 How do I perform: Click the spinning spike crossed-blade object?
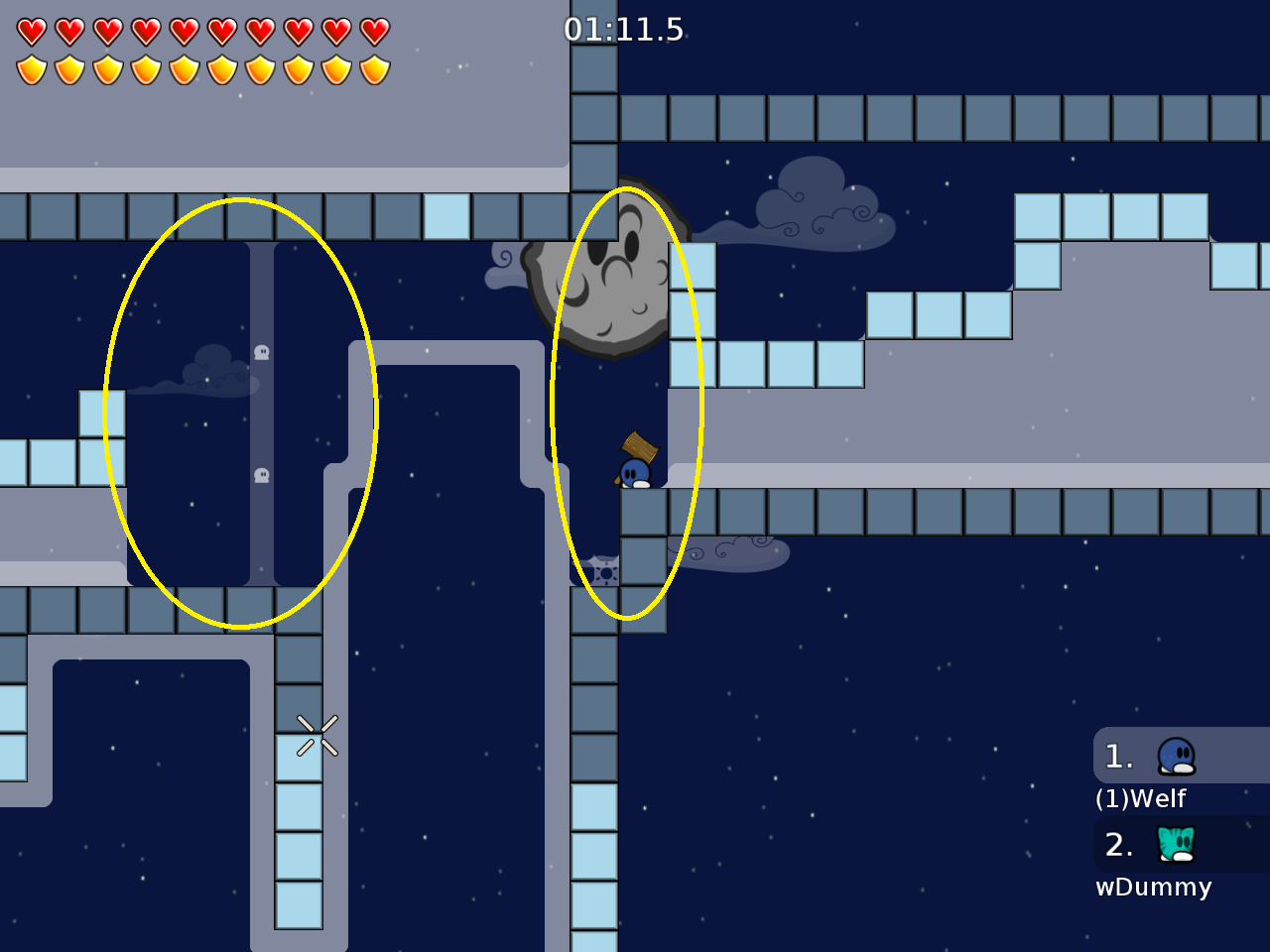pos(316,734)
